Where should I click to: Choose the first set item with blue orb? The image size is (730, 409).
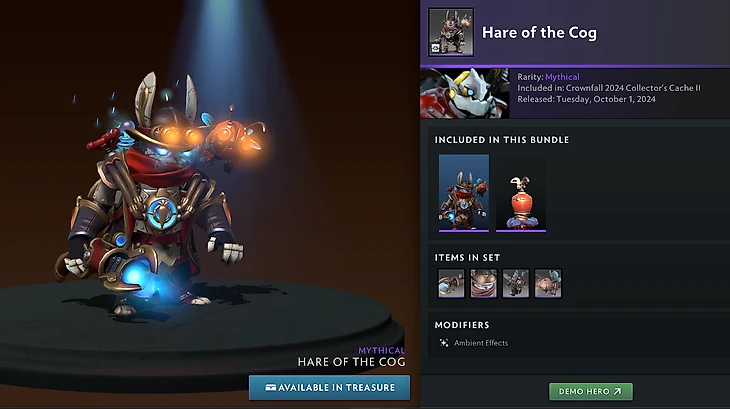[451, 283]
